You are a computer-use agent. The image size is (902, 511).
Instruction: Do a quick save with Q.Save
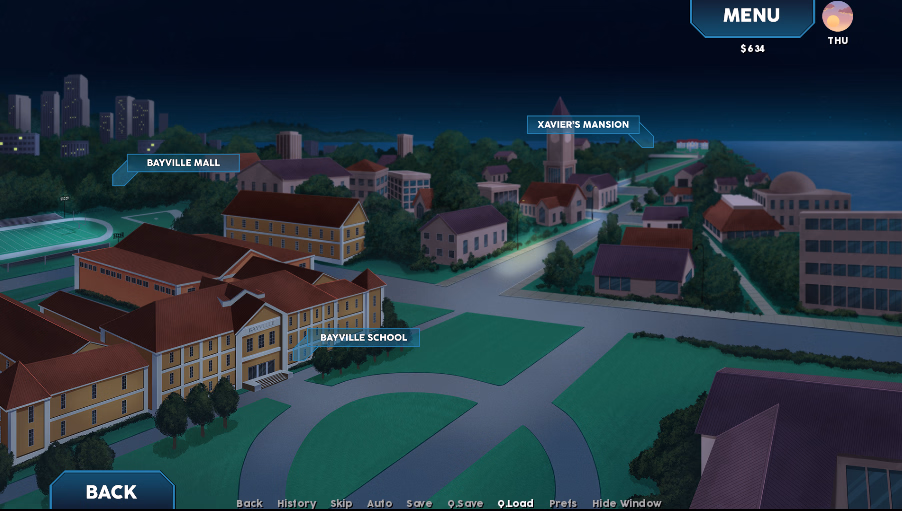click(x=465, y=504)
